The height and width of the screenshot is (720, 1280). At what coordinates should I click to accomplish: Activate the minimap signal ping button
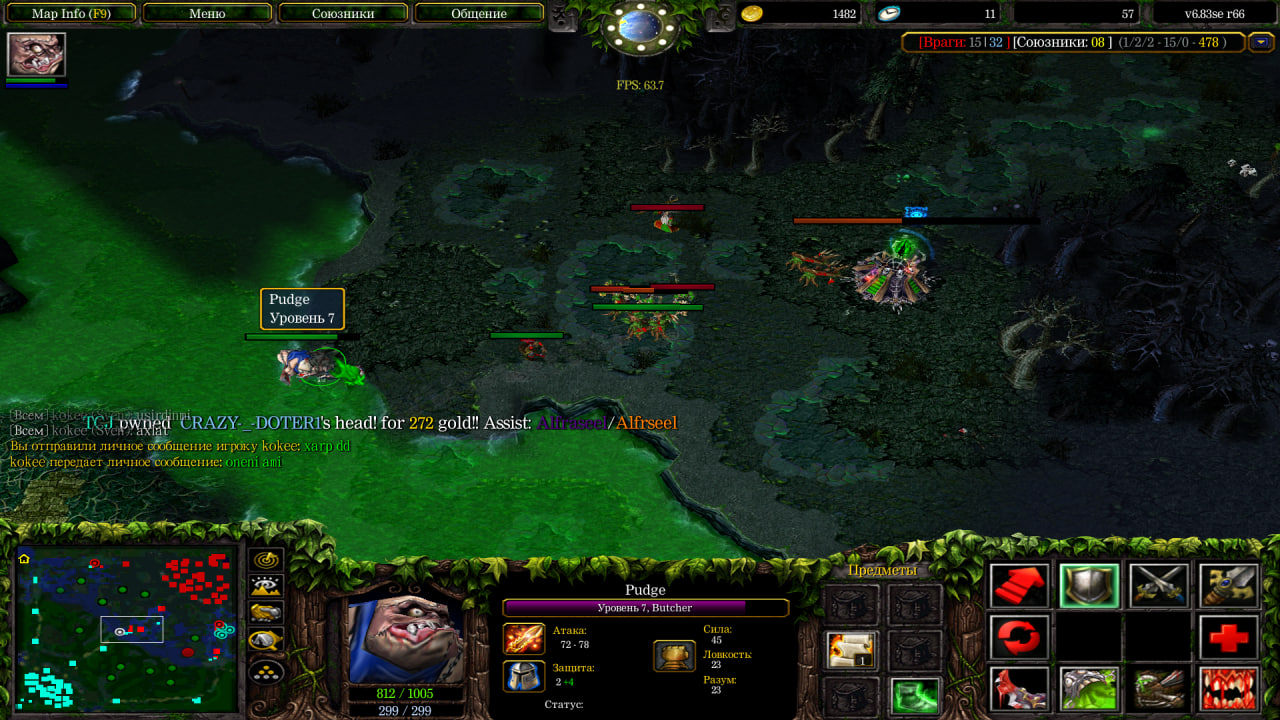[266, 560]
